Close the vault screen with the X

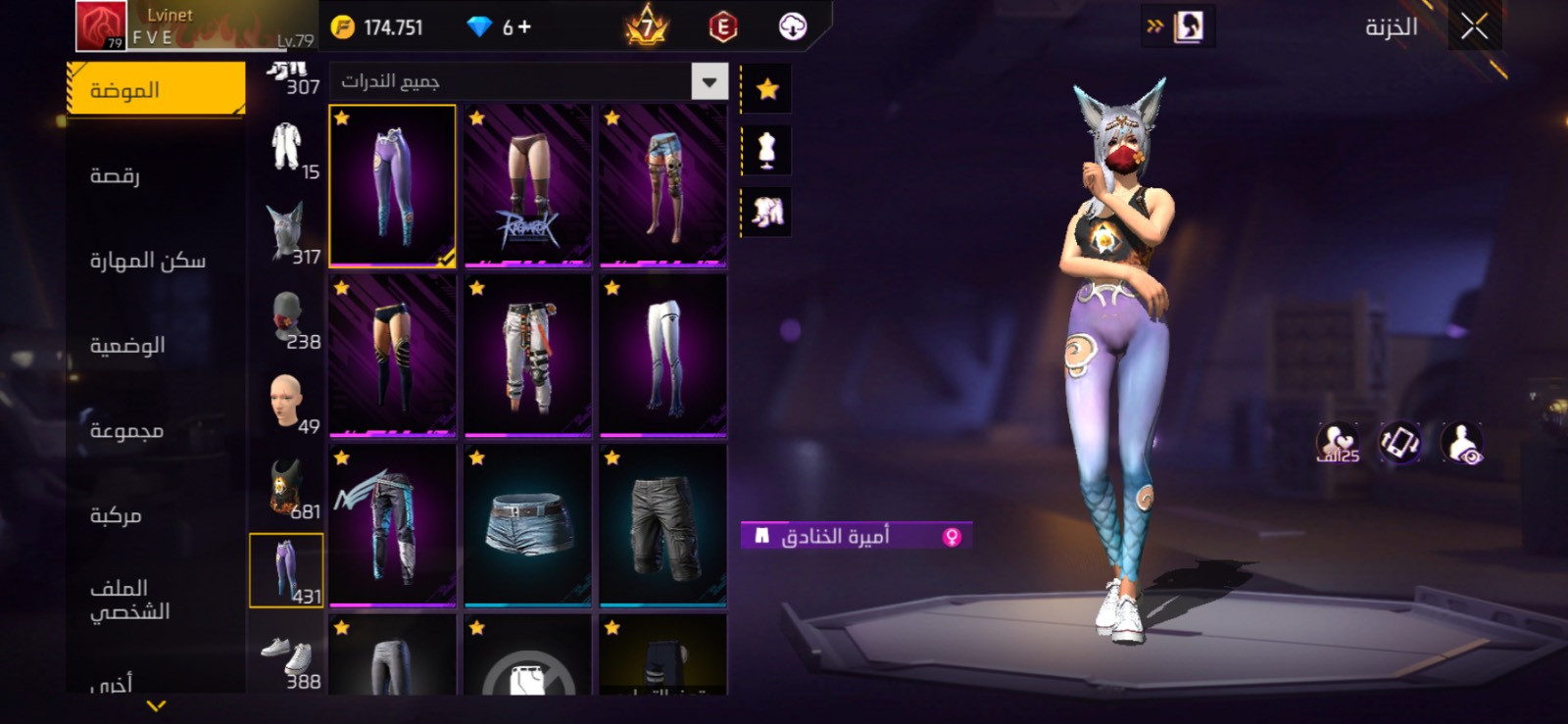1474,26
